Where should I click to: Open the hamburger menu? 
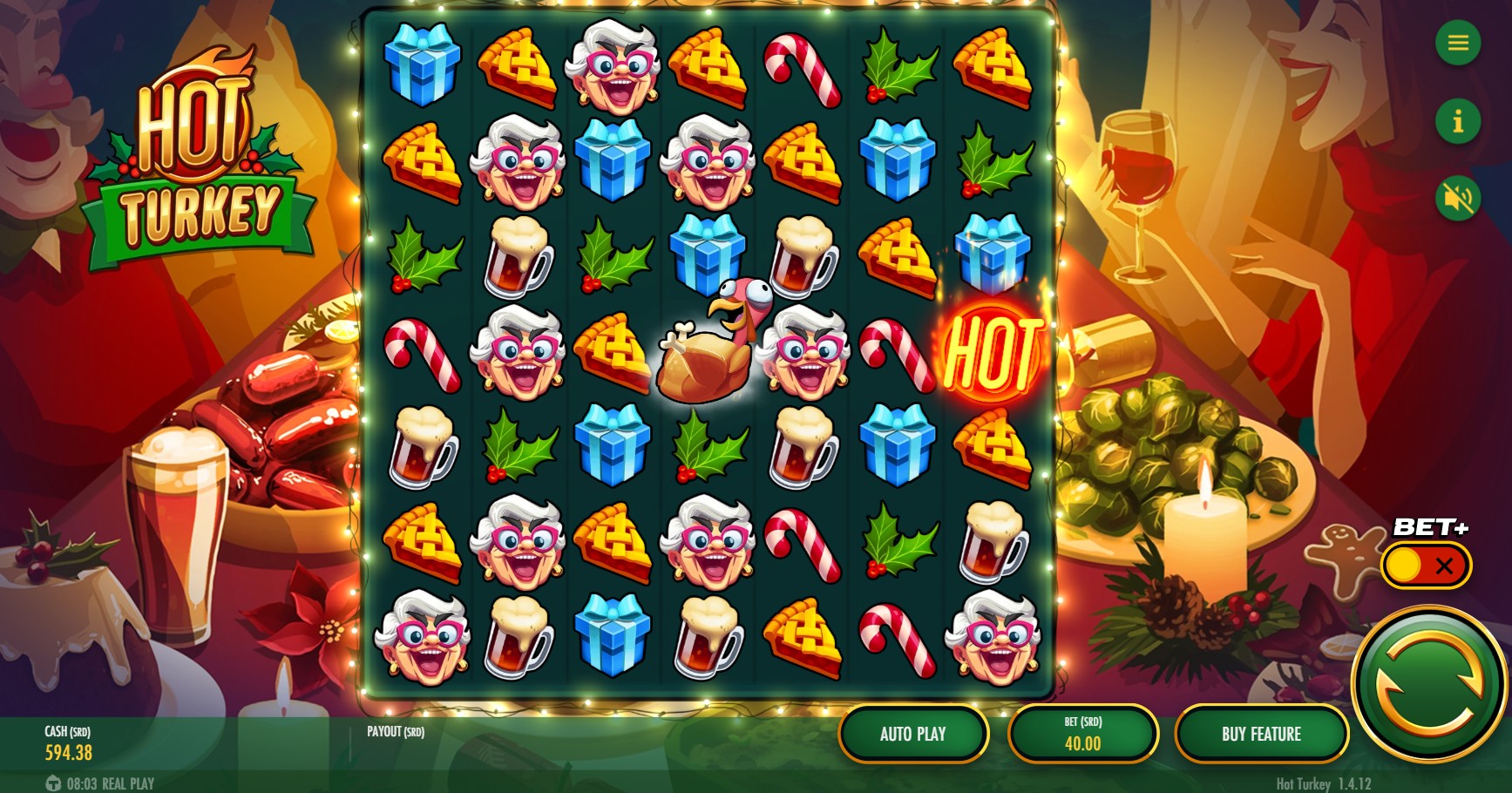click(1458, 43)
